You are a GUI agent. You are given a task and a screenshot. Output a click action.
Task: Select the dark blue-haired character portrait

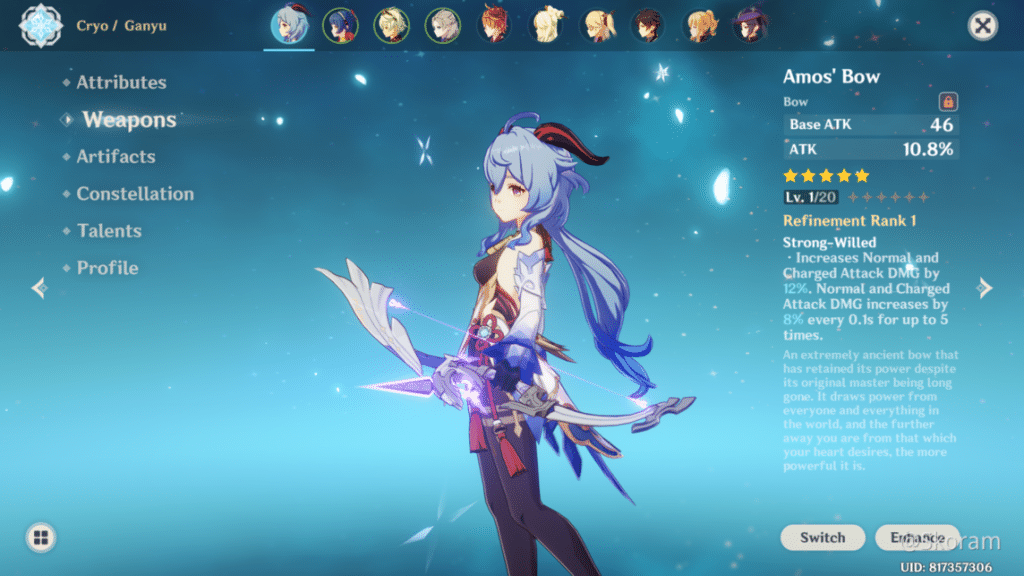(340, 26)
